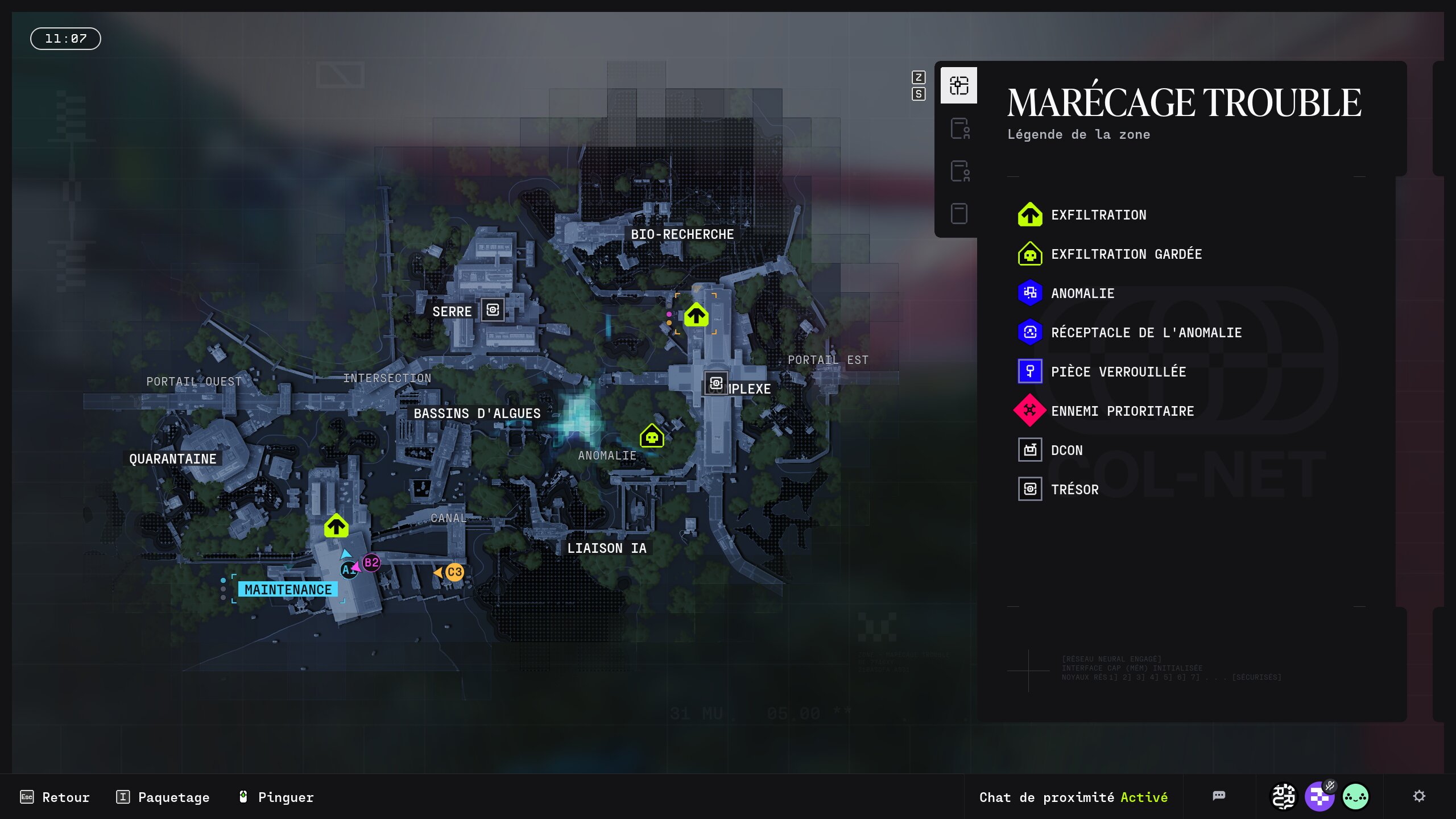Click the green smiley squadmate avatar
This screenshot has height=819, width=1456.
tap(1356, 797)
